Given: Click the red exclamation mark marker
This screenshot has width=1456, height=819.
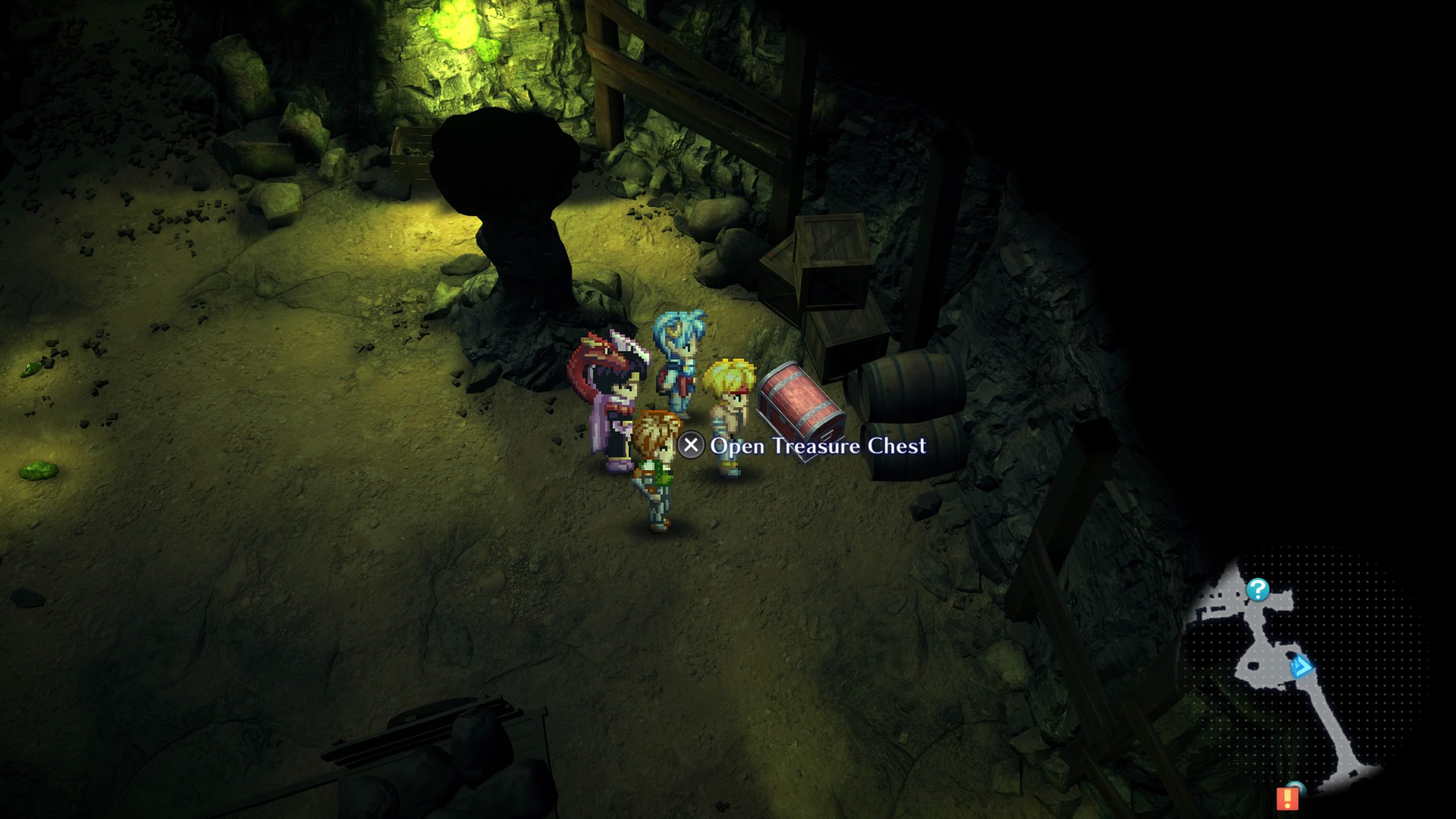Looking at the screenshot, I should 1287,799.
